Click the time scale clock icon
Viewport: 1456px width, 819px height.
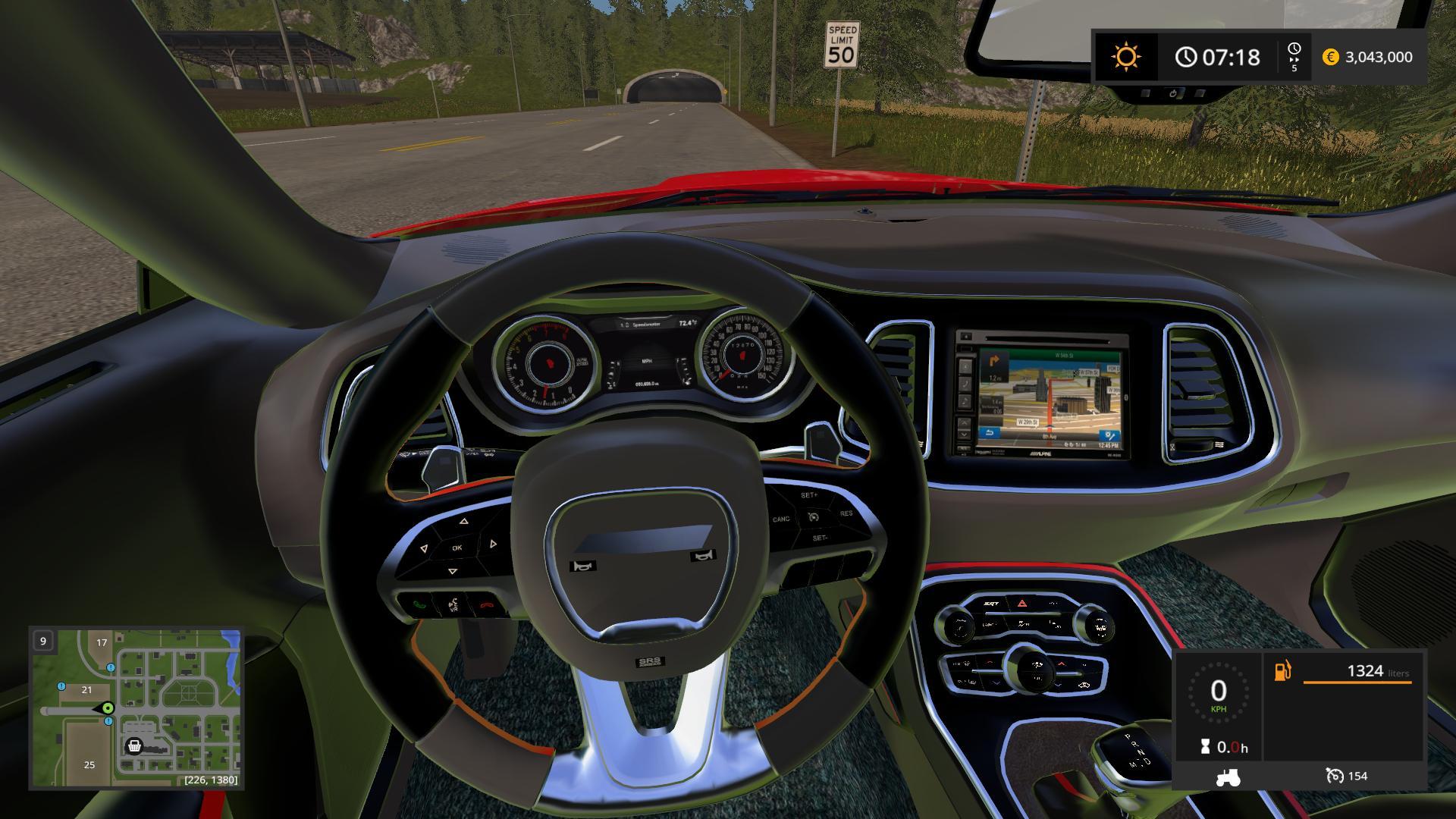[1294, 50]
